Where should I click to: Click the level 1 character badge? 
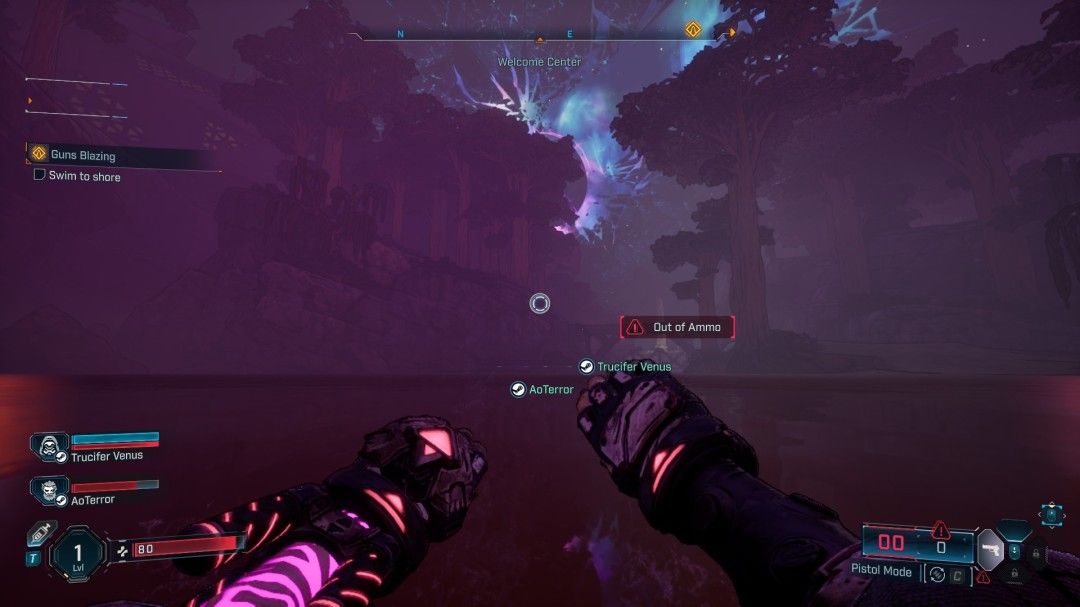click(77, 552)
